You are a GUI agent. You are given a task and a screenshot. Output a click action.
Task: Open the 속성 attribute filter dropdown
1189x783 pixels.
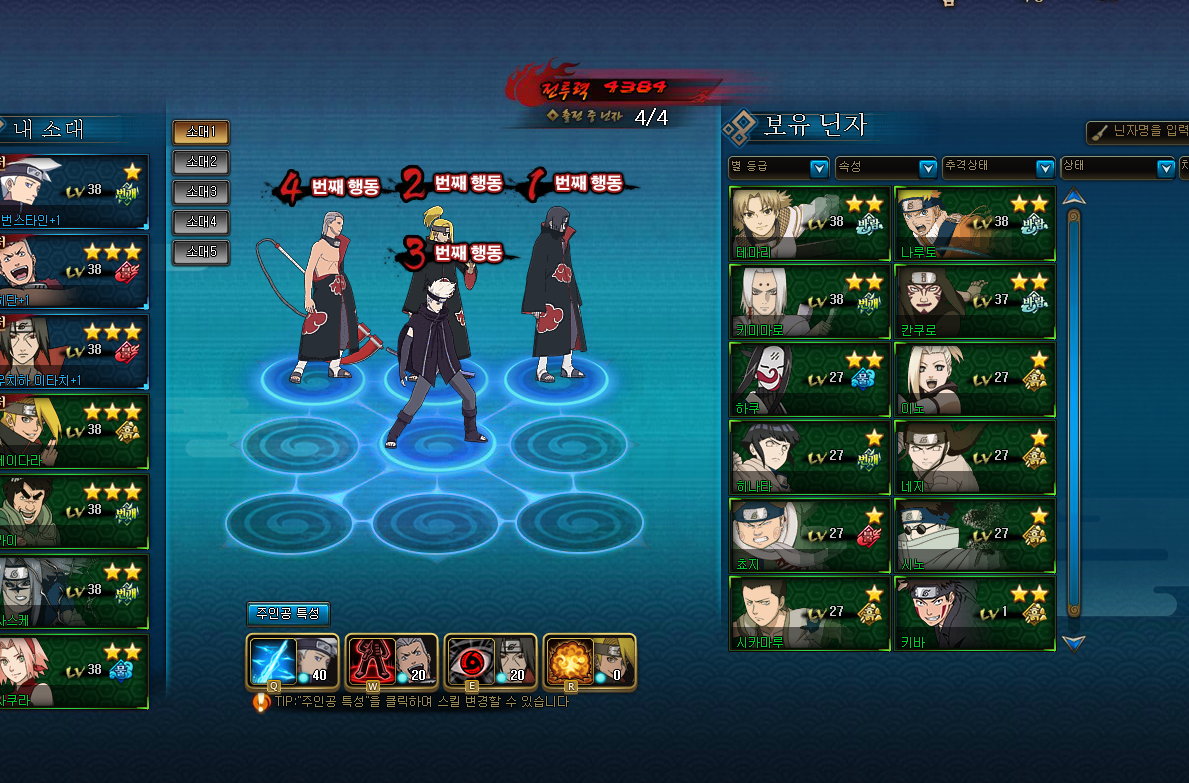tap(886, 168)
